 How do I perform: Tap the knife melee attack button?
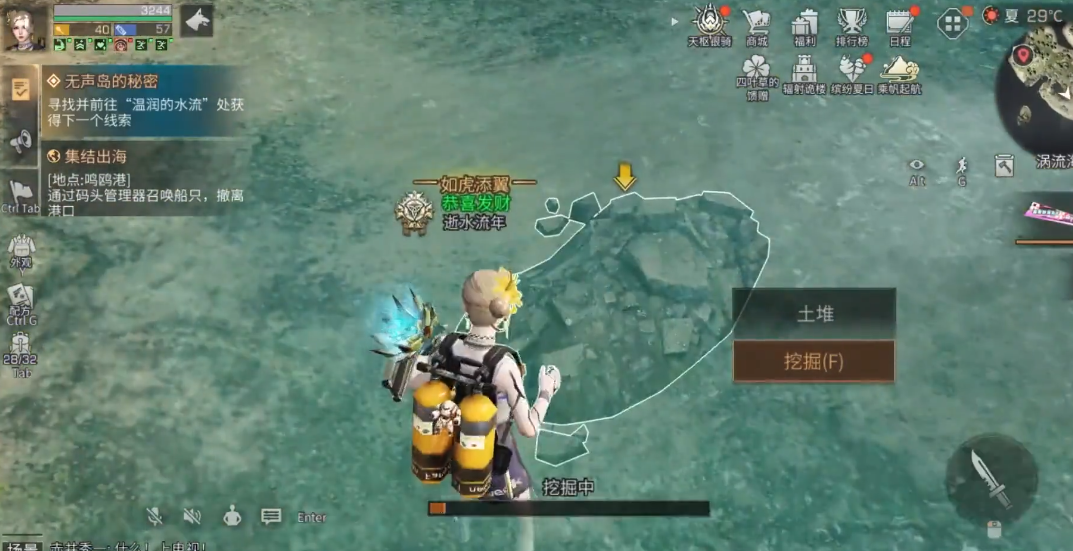tap(990, 479)
